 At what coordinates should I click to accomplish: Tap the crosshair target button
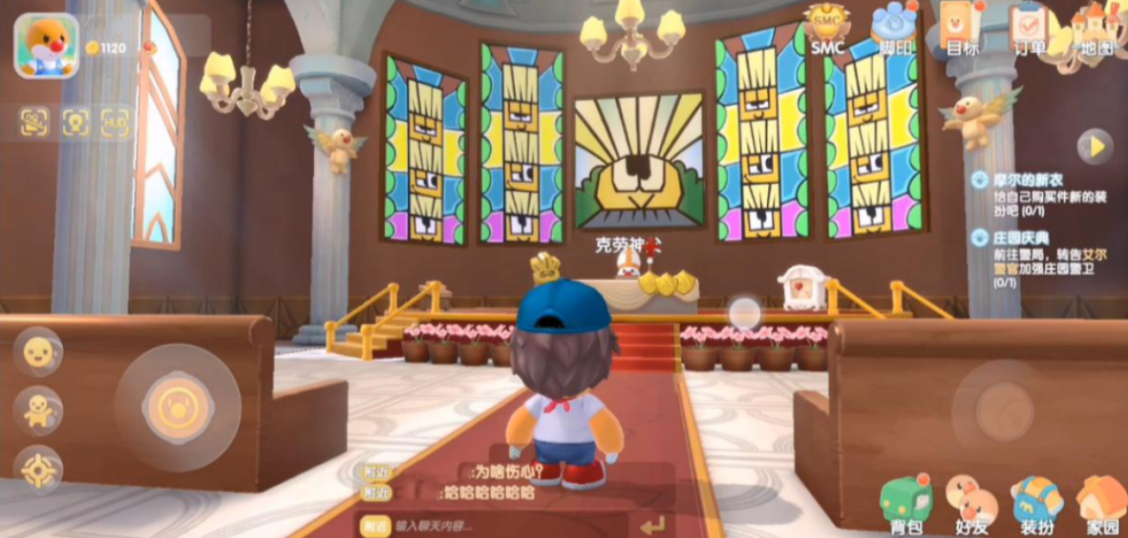point(38,468)
